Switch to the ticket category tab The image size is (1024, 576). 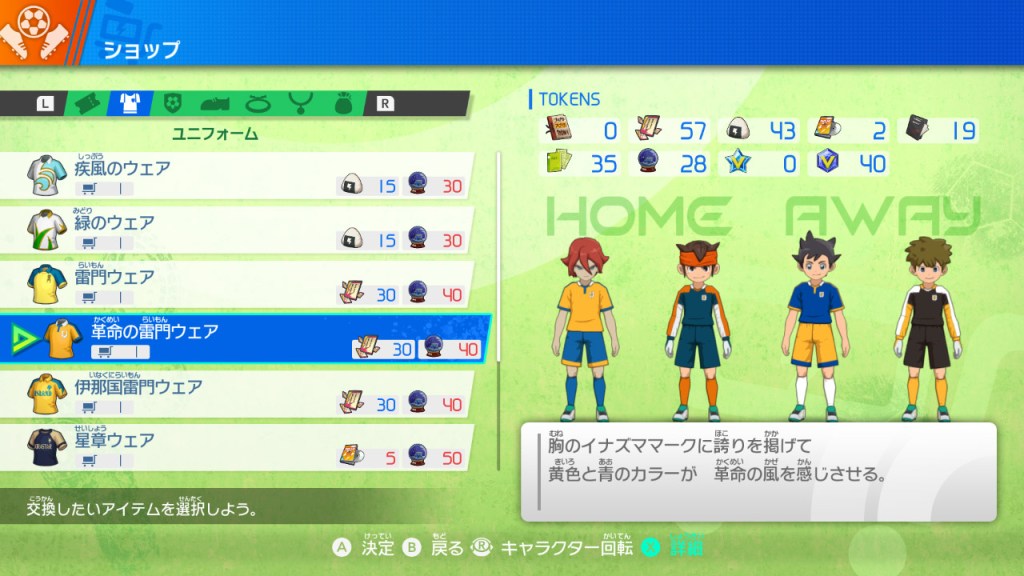click(x=87, y=102)
